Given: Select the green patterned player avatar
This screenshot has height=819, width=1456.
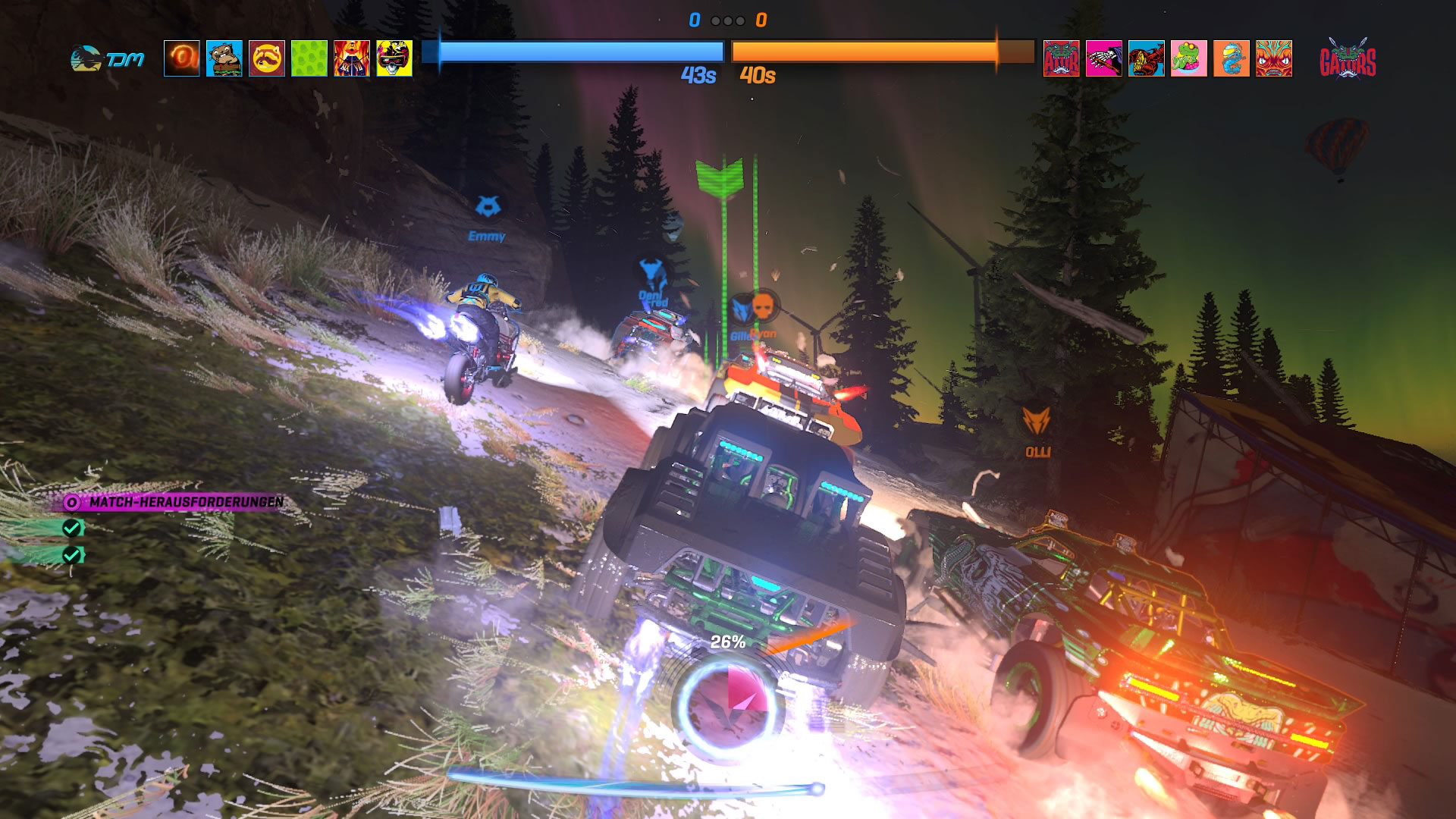Looking at the screenshot, I should tap(309, 58).
